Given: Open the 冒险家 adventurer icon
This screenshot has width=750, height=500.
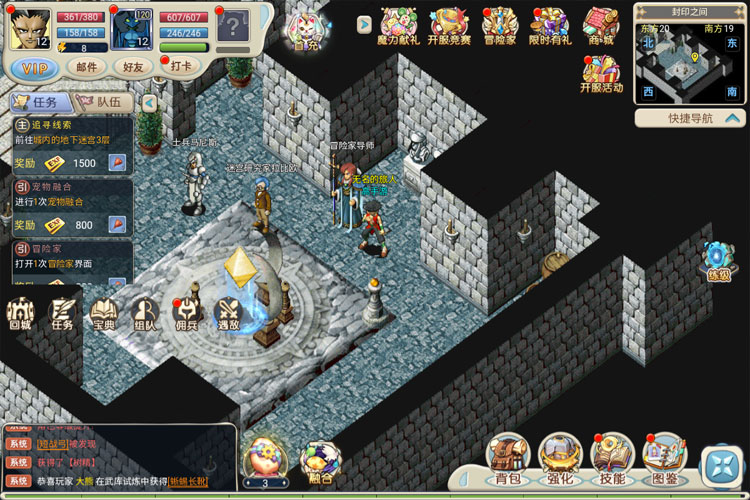Looking at the screenshot, I should point(499,27).
